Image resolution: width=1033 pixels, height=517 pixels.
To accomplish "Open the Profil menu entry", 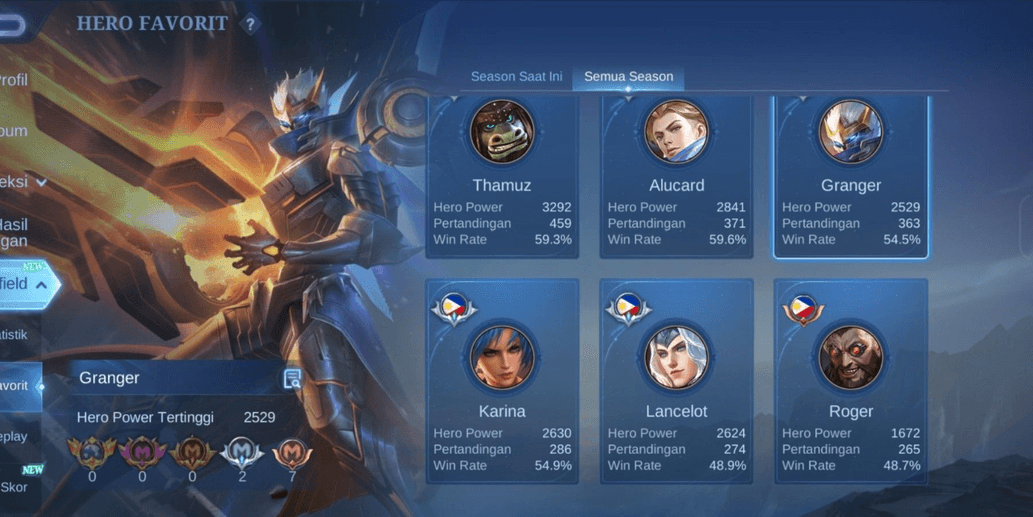I will point(14,80).
